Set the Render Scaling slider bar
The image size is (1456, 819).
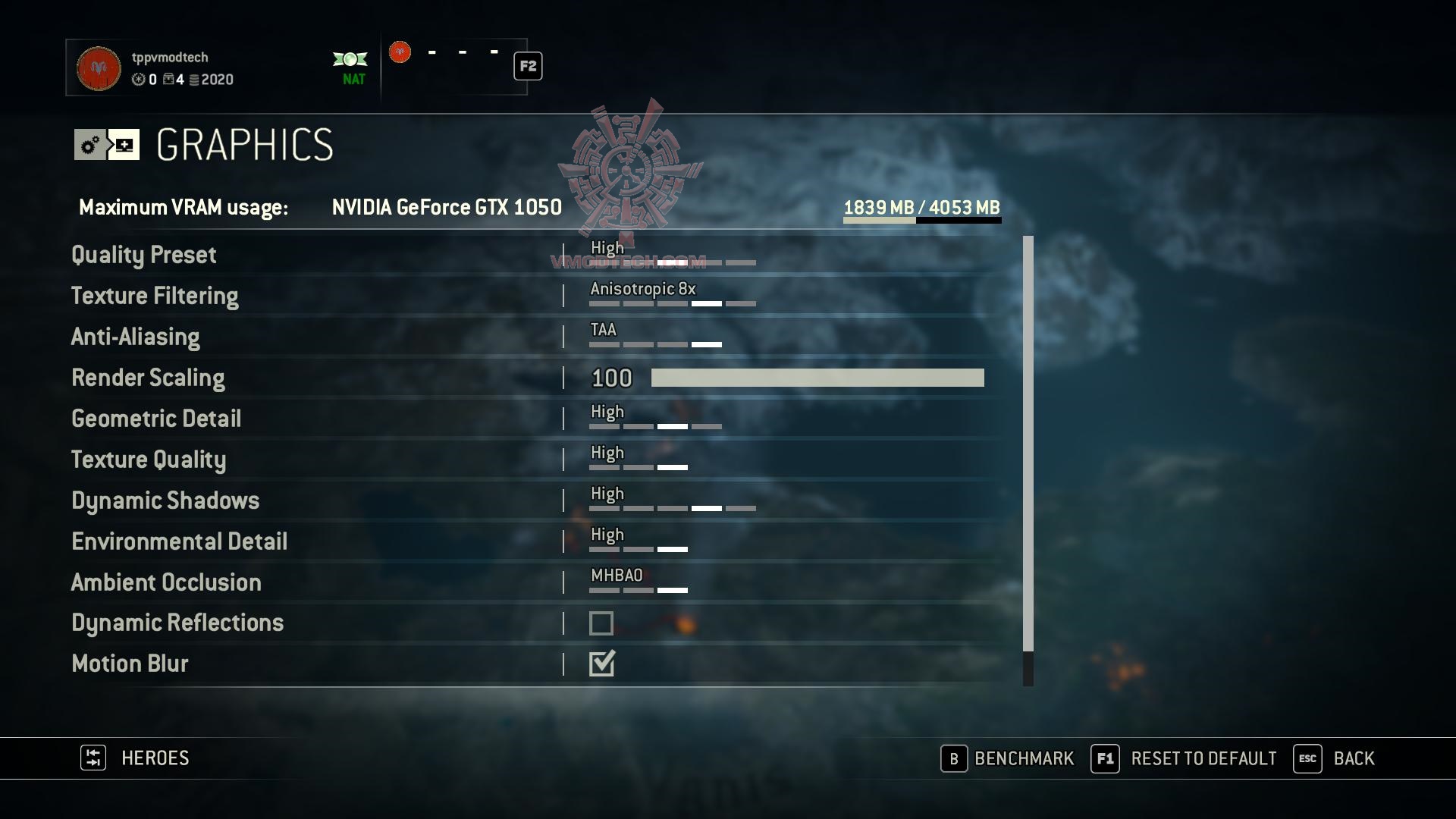coord(817,378)
